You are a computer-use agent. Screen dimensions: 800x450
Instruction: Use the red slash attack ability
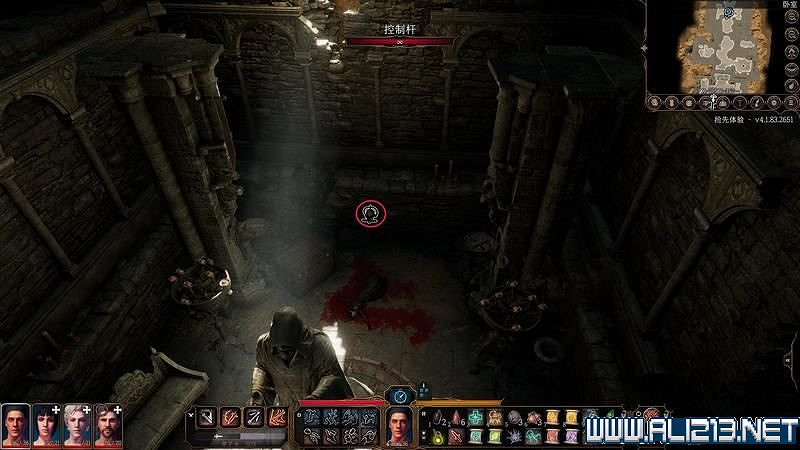[x=230, y=416]
